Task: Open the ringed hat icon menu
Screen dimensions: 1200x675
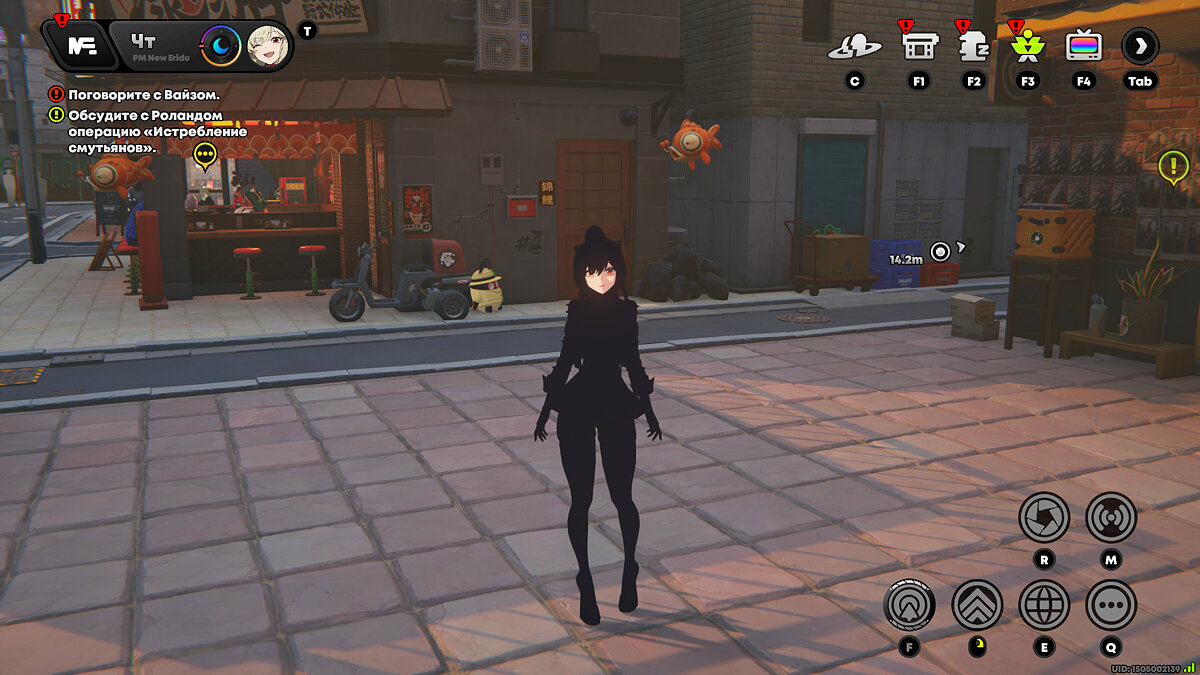Action: tap(854, 46)
